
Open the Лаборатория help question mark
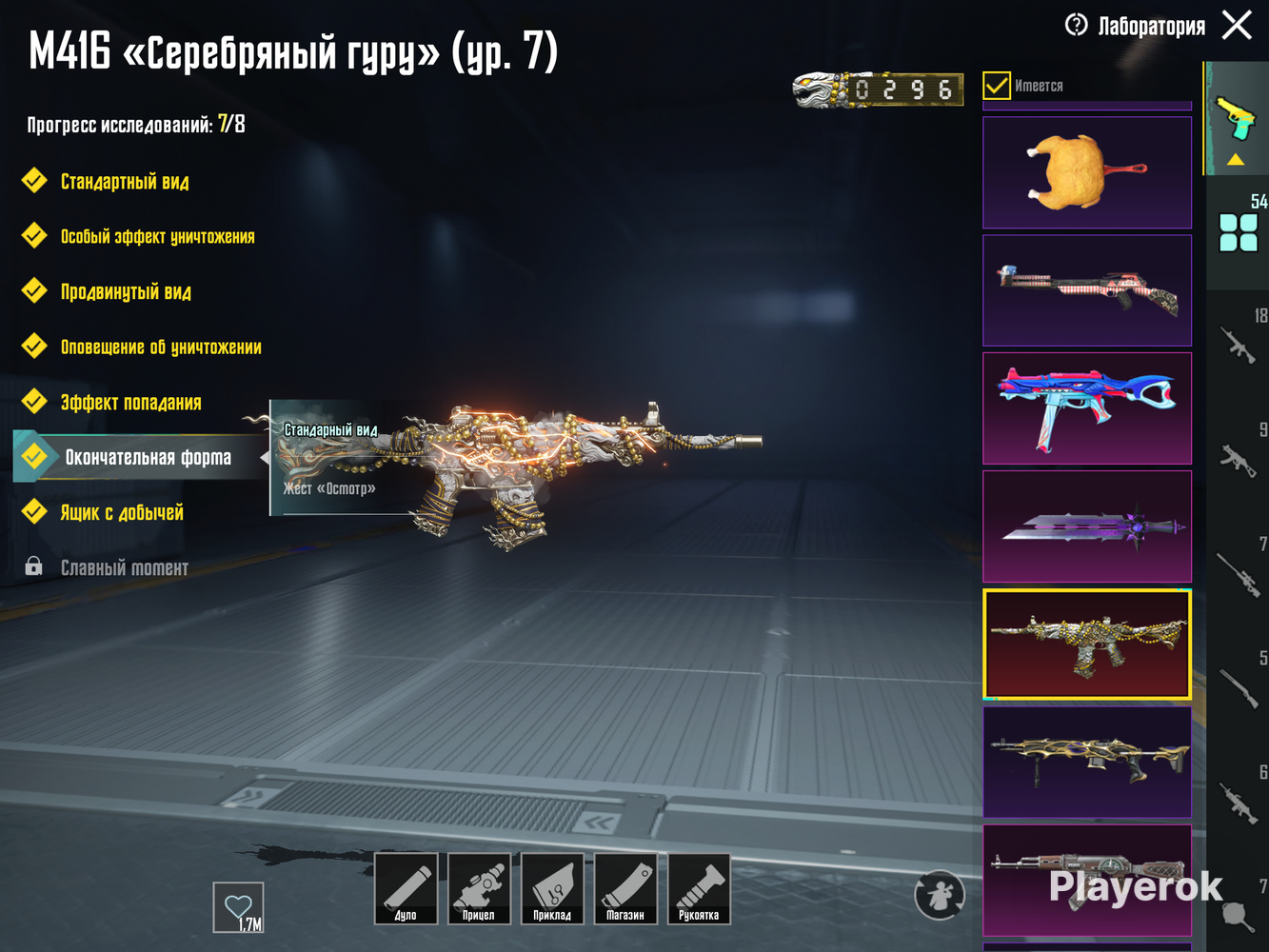(x=1076, y=25)
